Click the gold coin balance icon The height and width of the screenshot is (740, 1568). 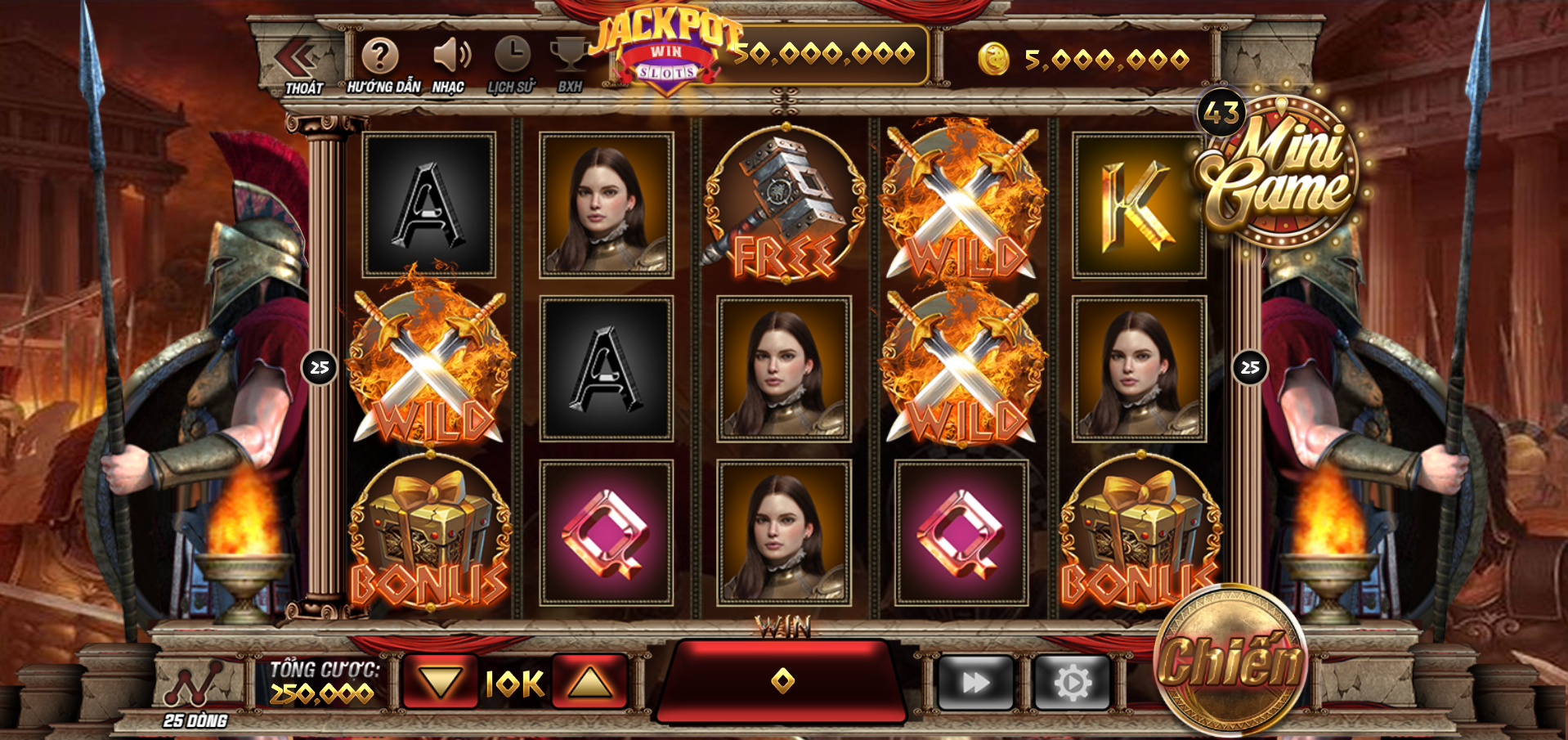click(994, 60)
